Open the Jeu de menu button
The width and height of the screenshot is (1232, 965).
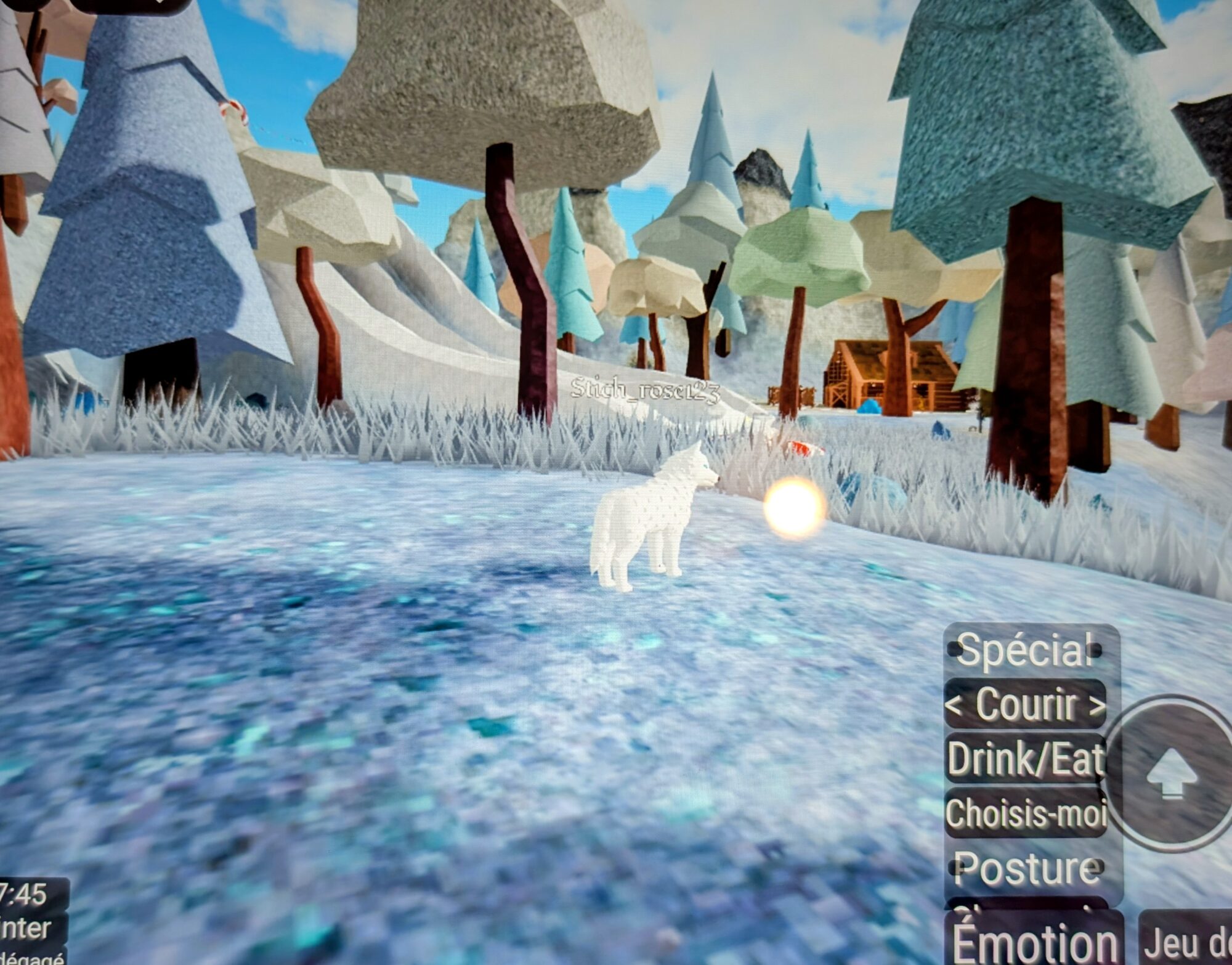(1186, 941)
